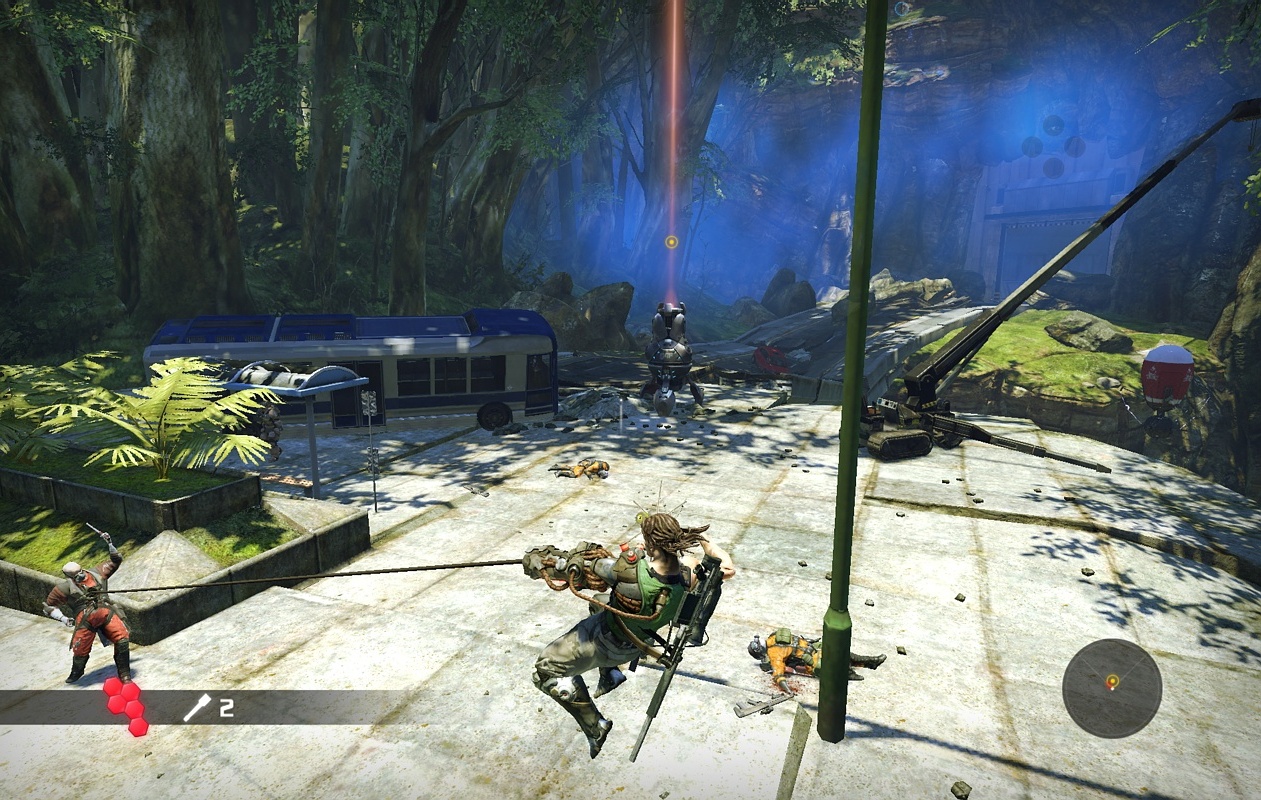Click the circular radar minimap

coord(1111,688)
